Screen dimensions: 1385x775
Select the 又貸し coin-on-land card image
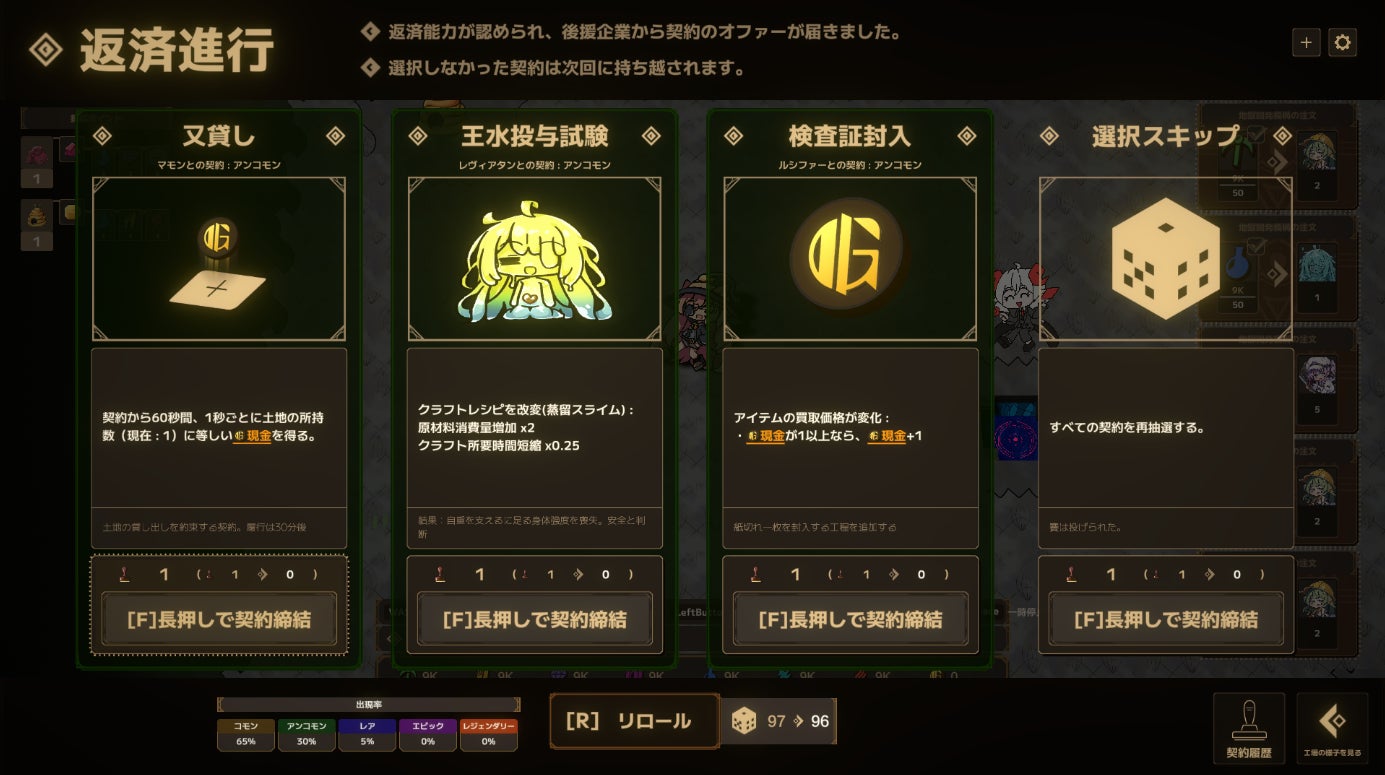[218, 259]
